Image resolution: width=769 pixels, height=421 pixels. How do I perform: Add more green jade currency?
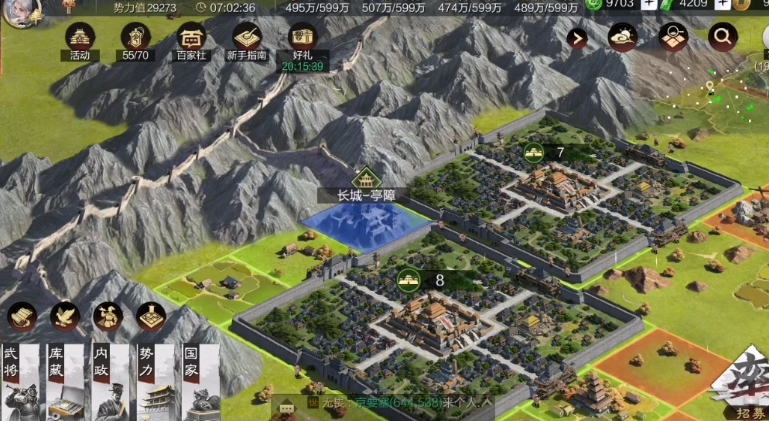point(649,5)
